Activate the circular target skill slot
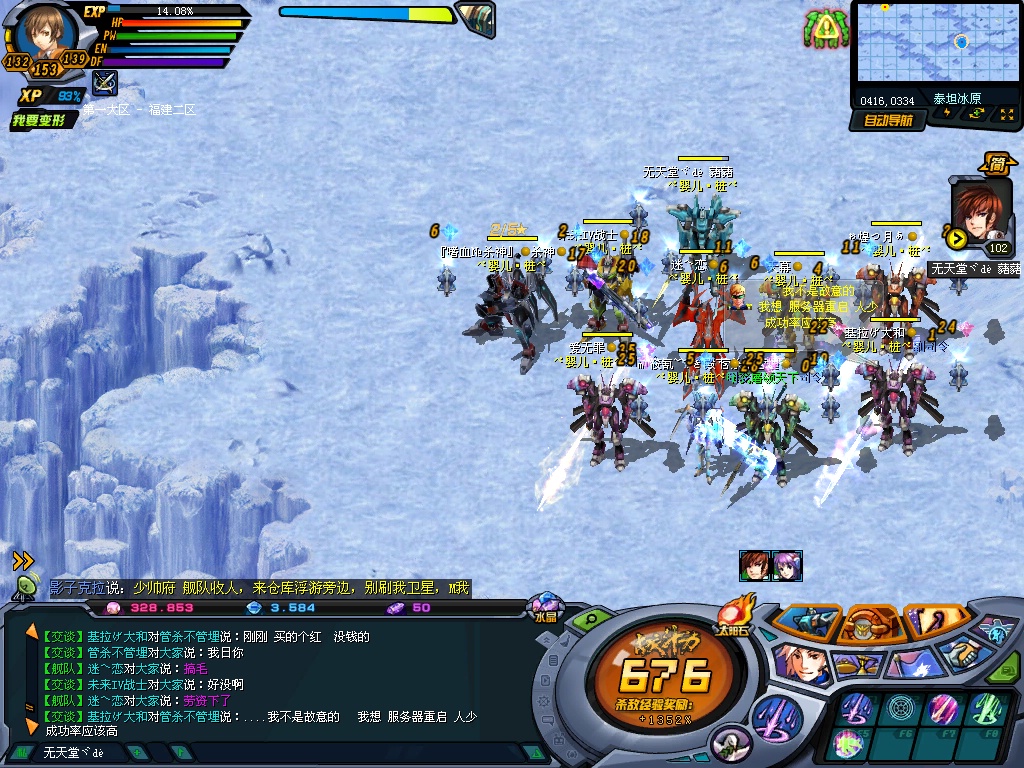This screenshot has width=1024, height=768. click(x=901, y=709)
